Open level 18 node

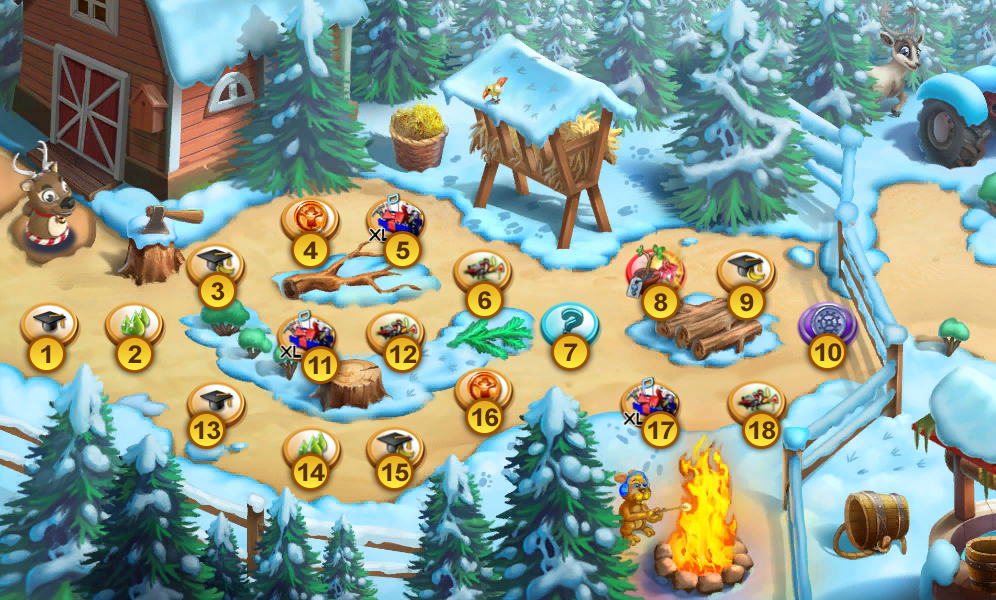tap(758, 403)
